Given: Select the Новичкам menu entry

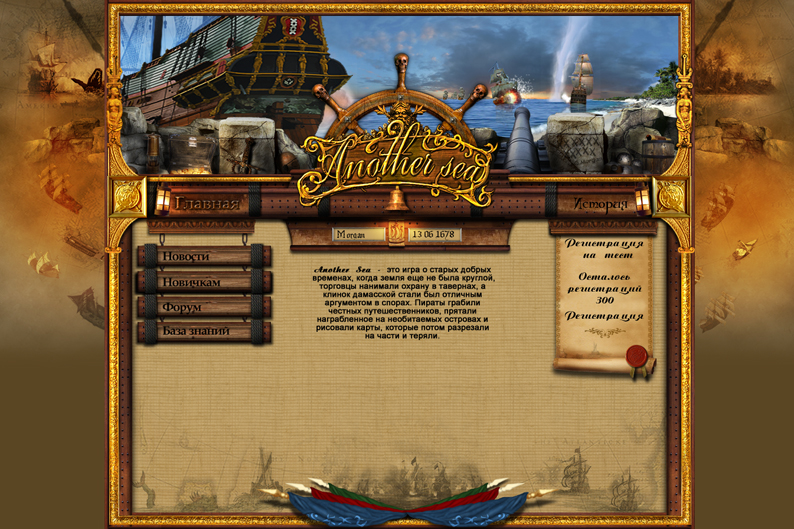Looking at the screenshot, I should click(x=204, y=282).
